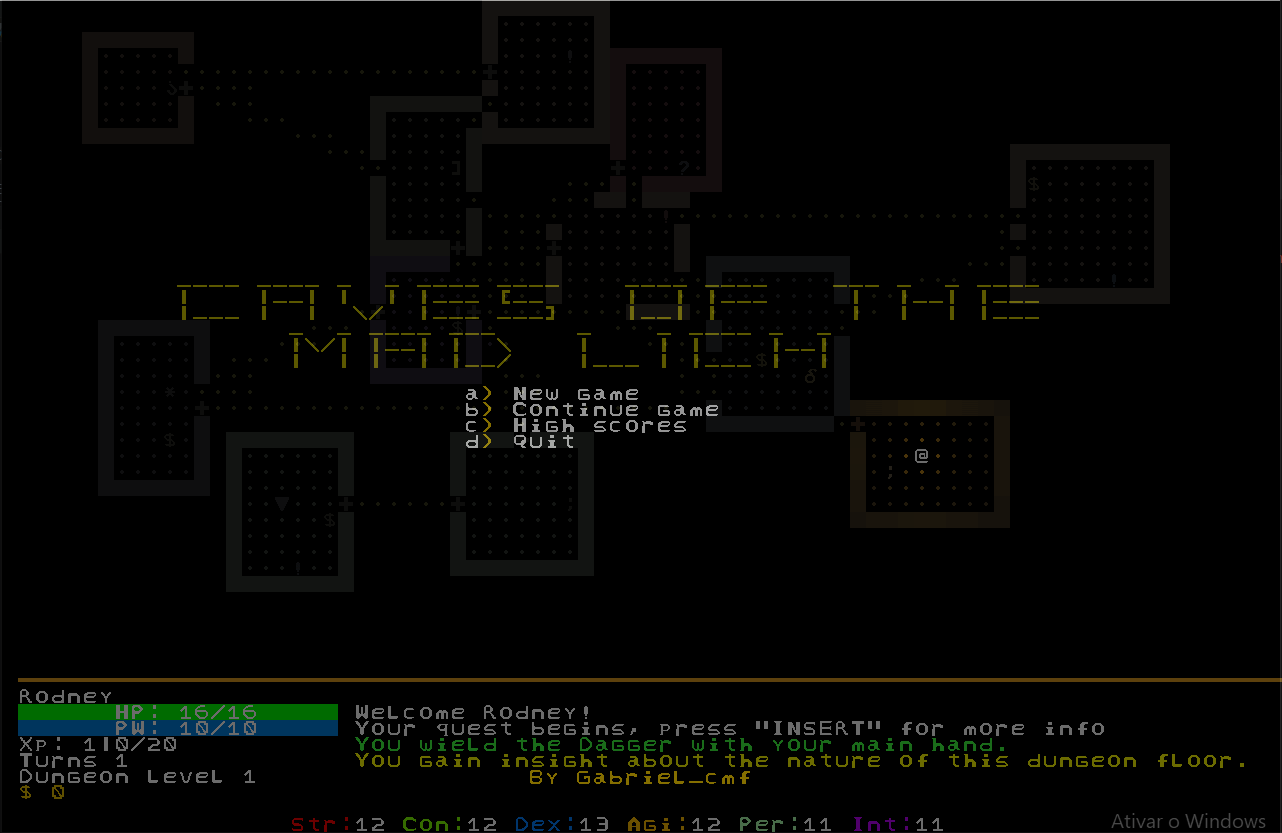Click the ] armor item in the top-left corridor

(x=454, y=168)
